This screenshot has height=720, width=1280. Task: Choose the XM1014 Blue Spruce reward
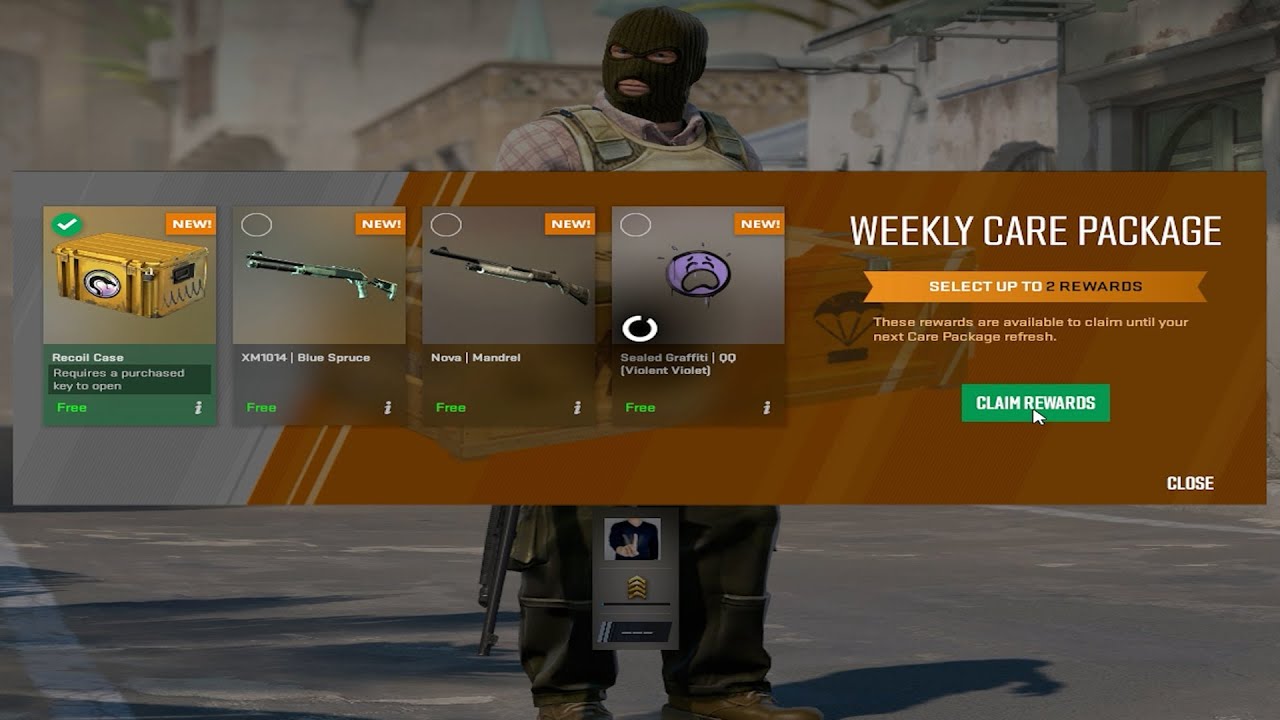(x=319, y=280)
